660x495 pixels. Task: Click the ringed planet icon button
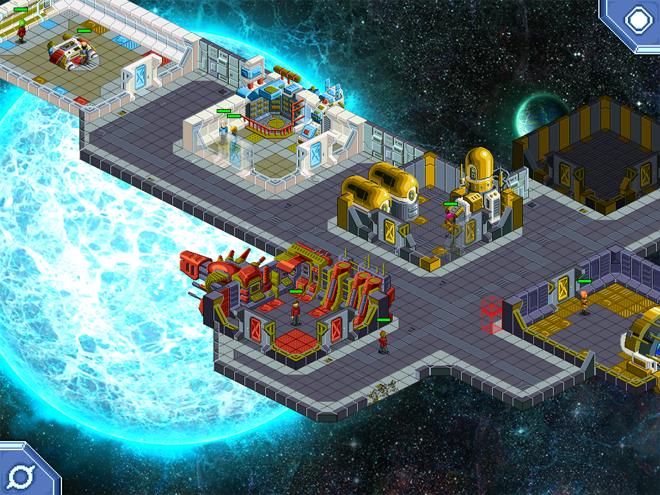click(x=21, y=473)
